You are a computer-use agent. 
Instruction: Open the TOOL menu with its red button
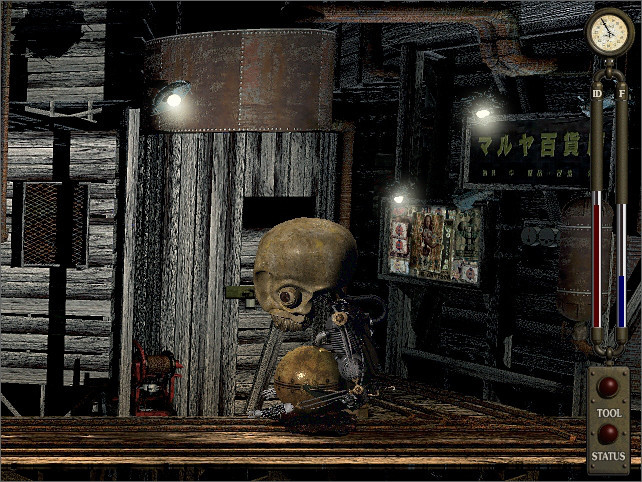coord(607,387)
